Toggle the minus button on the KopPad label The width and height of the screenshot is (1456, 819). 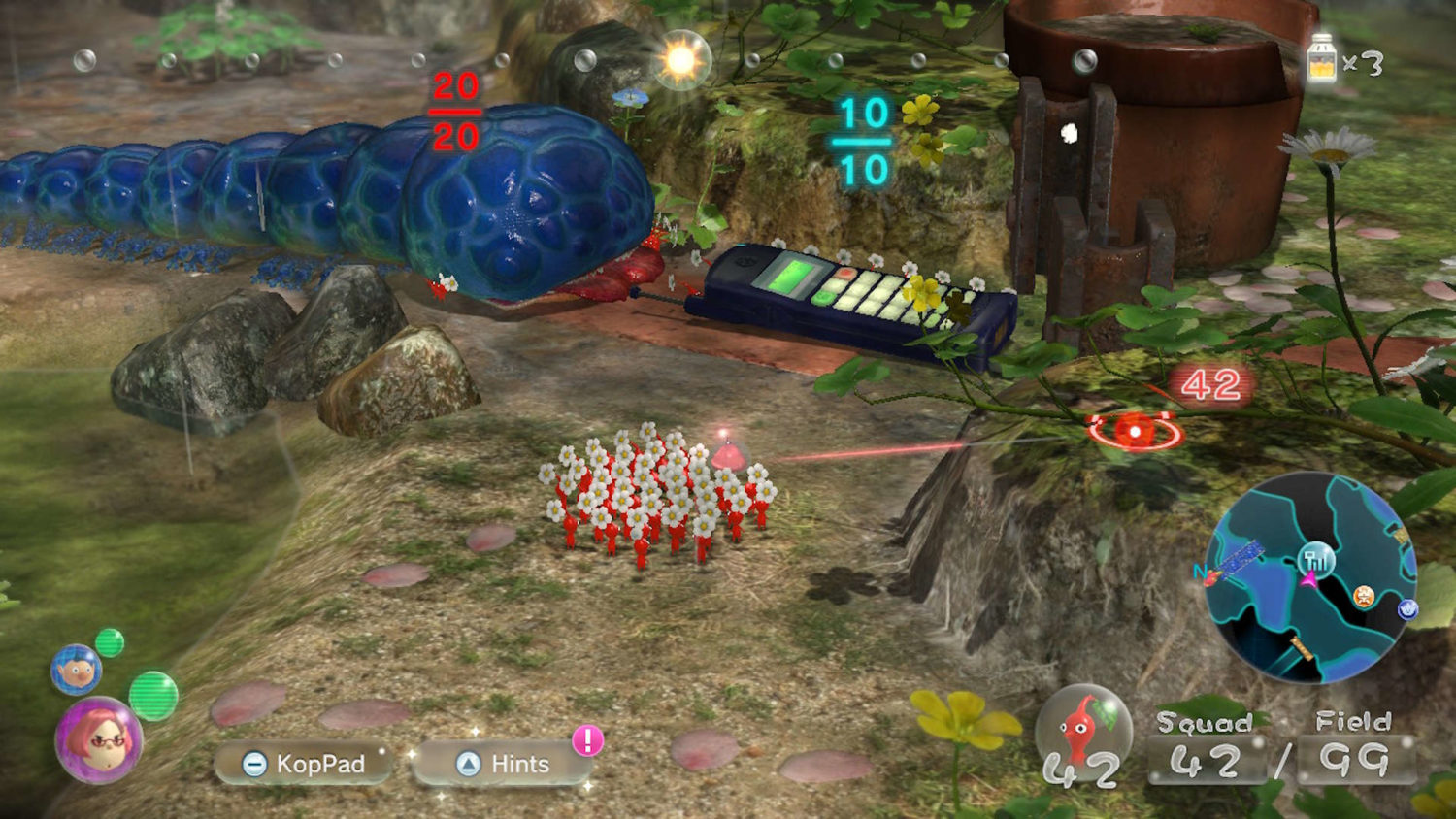253,765
